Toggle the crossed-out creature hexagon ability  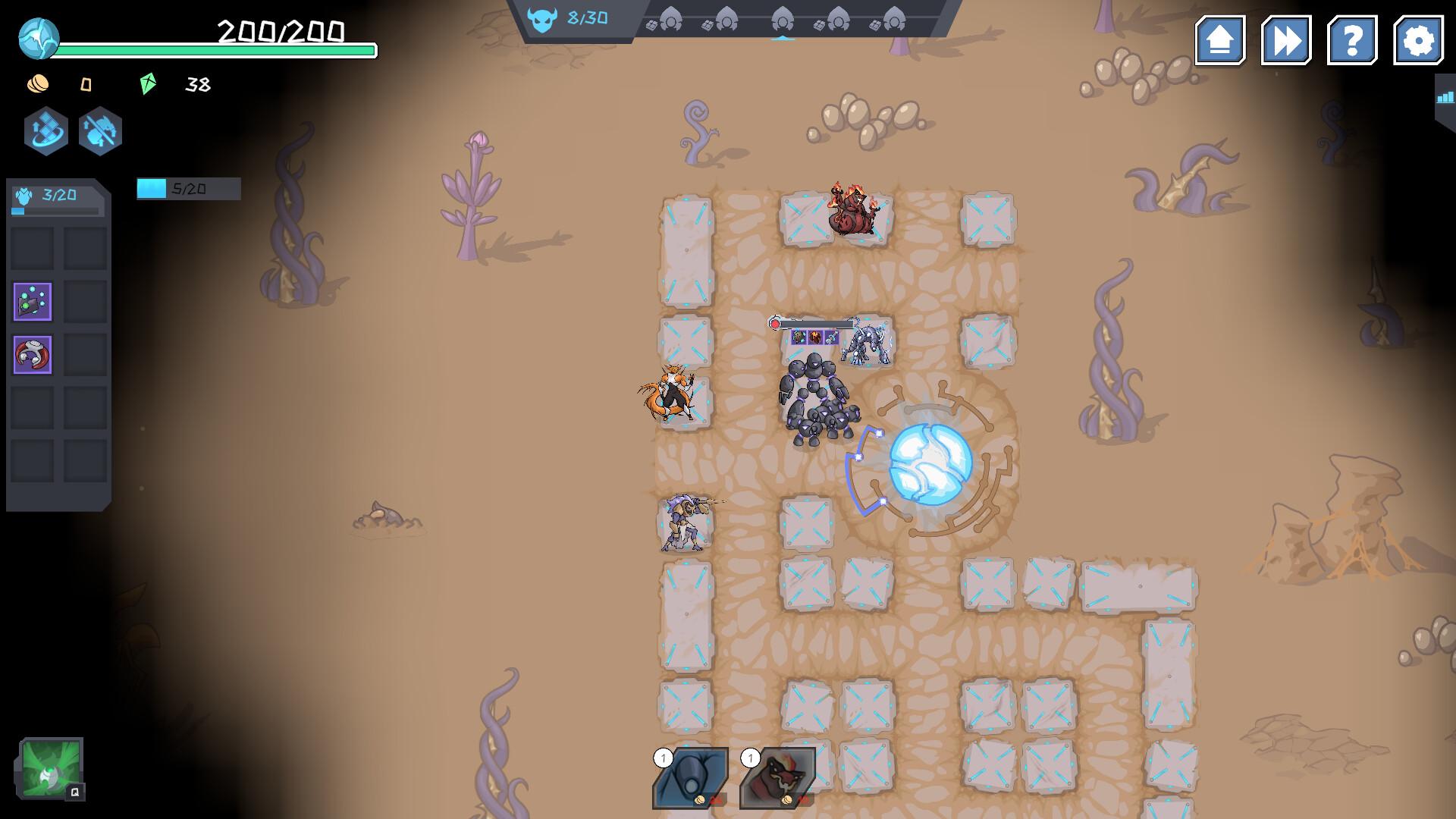coord(100,131)
